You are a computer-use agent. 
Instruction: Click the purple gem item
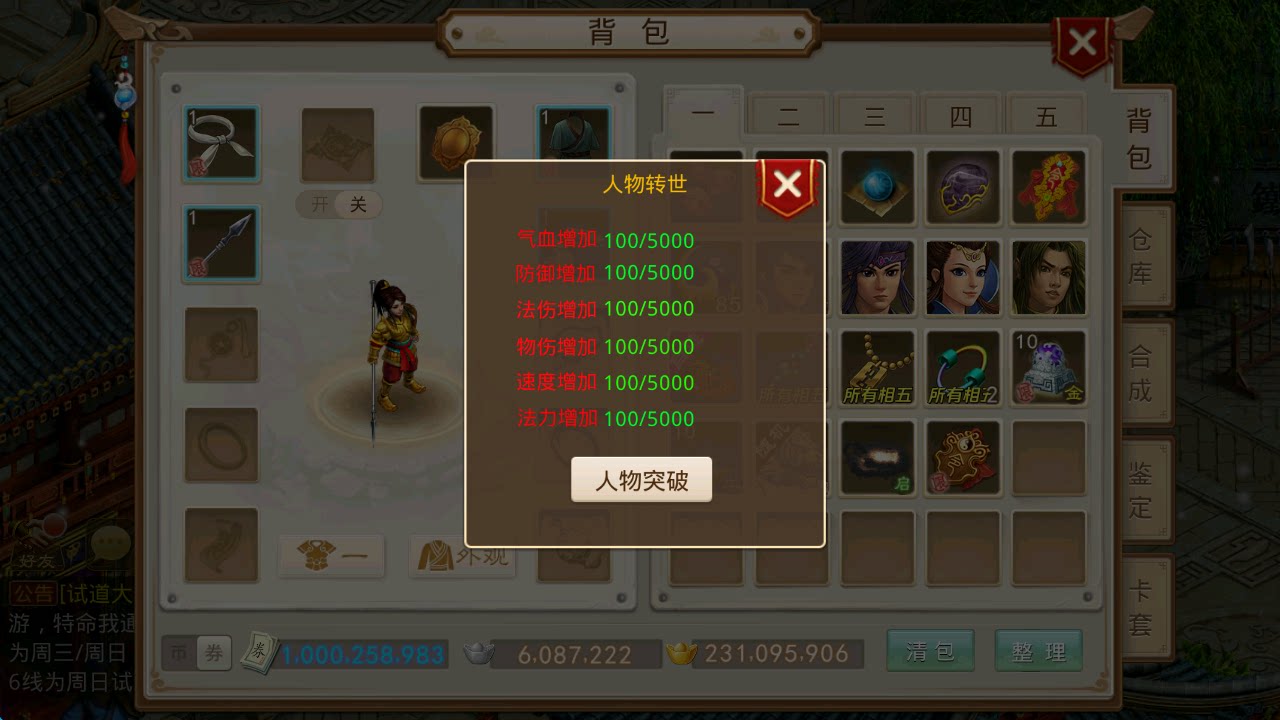pyautogui.click(x=963, y=185)
